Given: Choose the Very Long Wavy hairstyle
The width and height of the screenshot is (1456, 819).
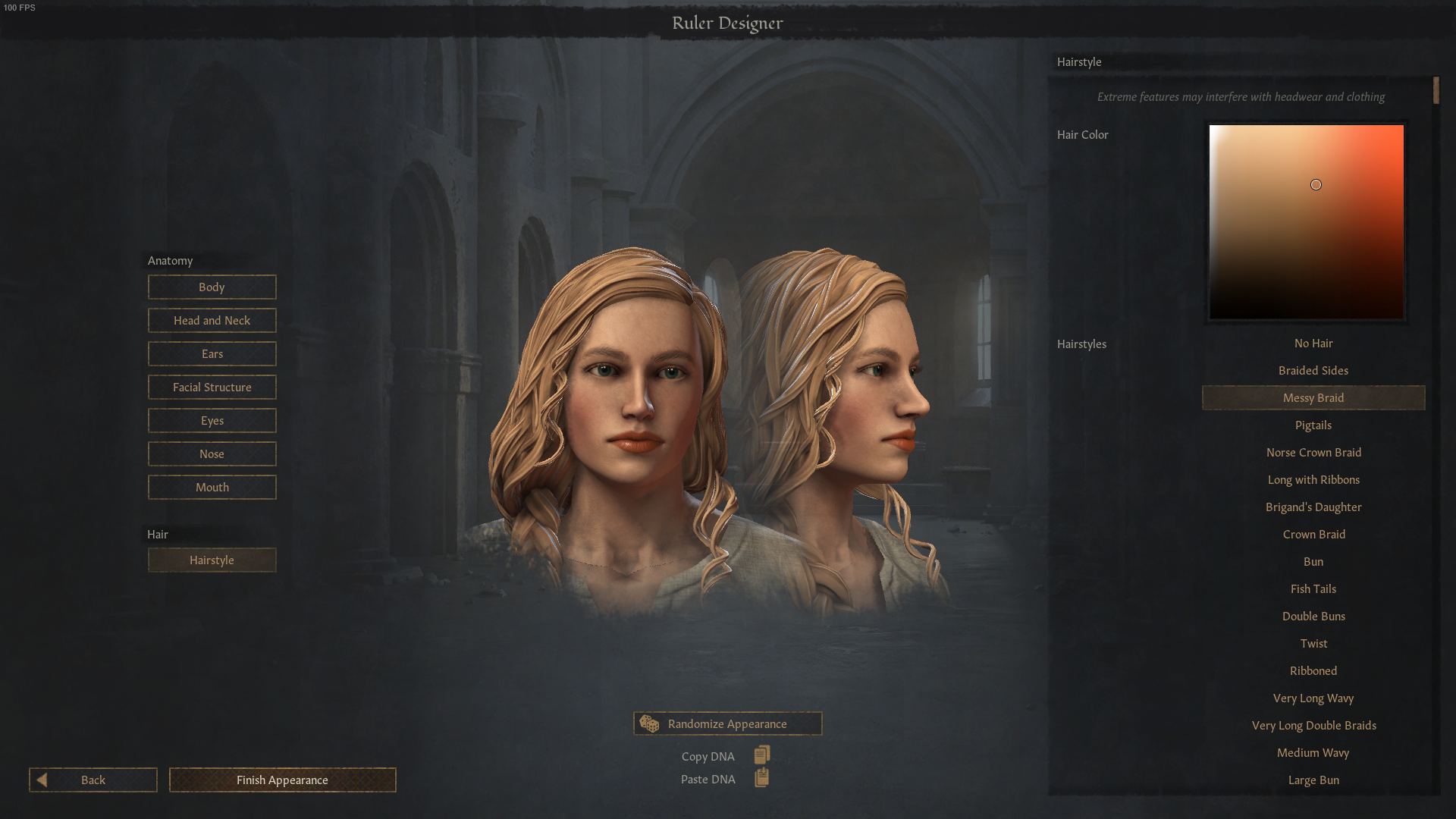Looking at the screenshot, I should click(x=1313, y=698).
